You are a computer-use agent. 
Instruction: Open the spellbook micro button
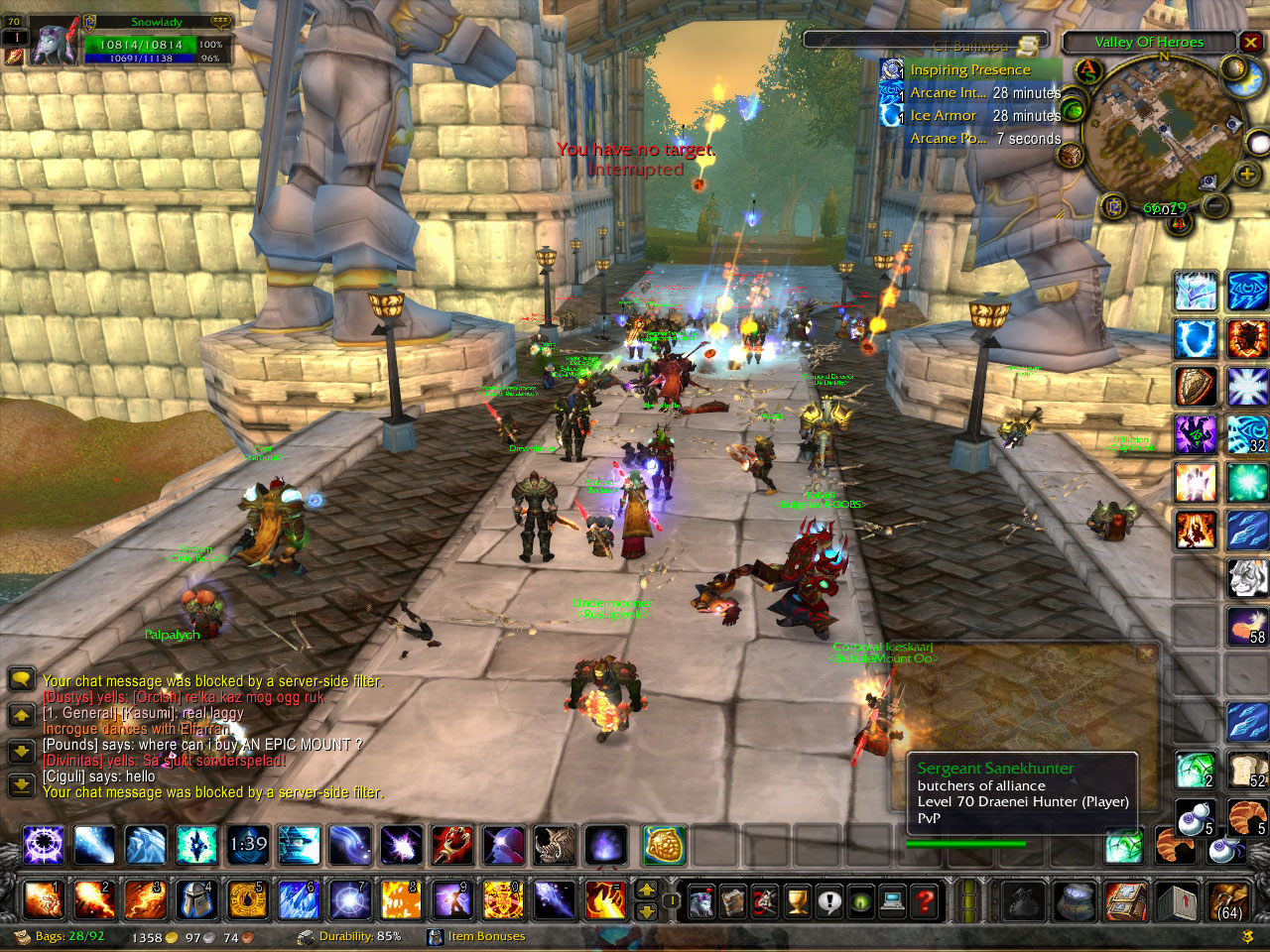pos(733,901)
